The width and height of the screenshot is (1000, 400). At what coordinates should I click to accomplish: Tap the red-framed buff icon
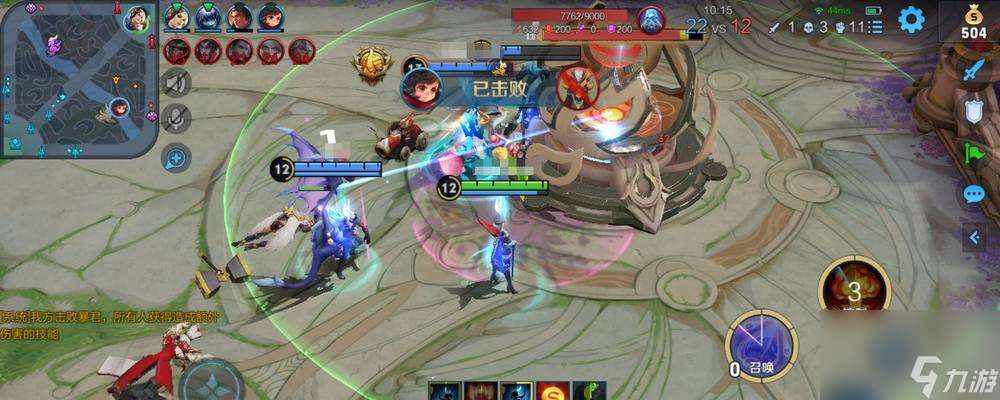pyautogui.click(x=480, y=391)
